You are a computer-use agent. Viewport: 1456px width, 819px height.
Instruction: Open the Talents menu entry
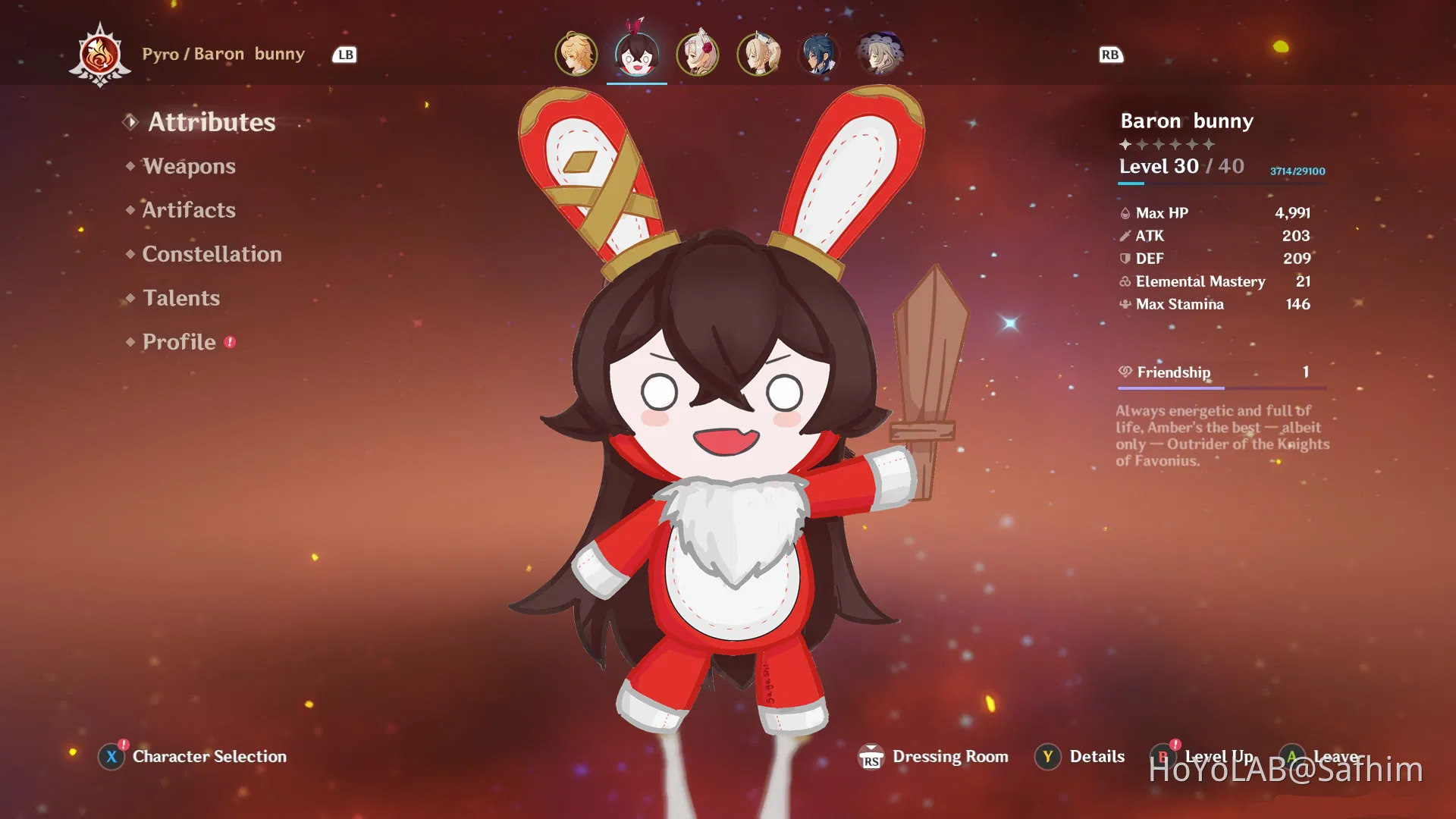pos(180,298)
